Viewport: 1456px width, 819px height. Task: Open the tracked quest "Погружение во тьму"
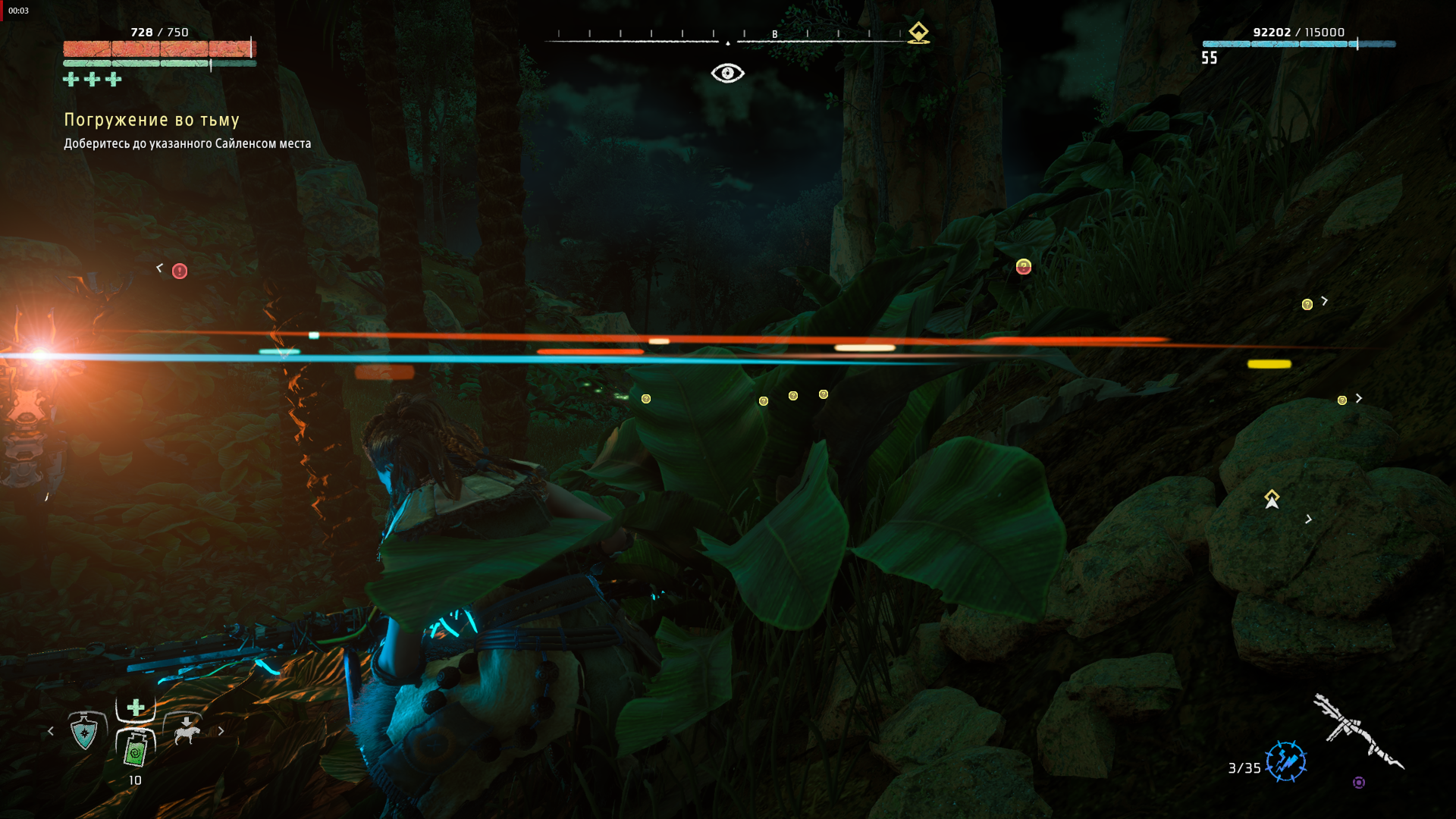pos(152,120)
